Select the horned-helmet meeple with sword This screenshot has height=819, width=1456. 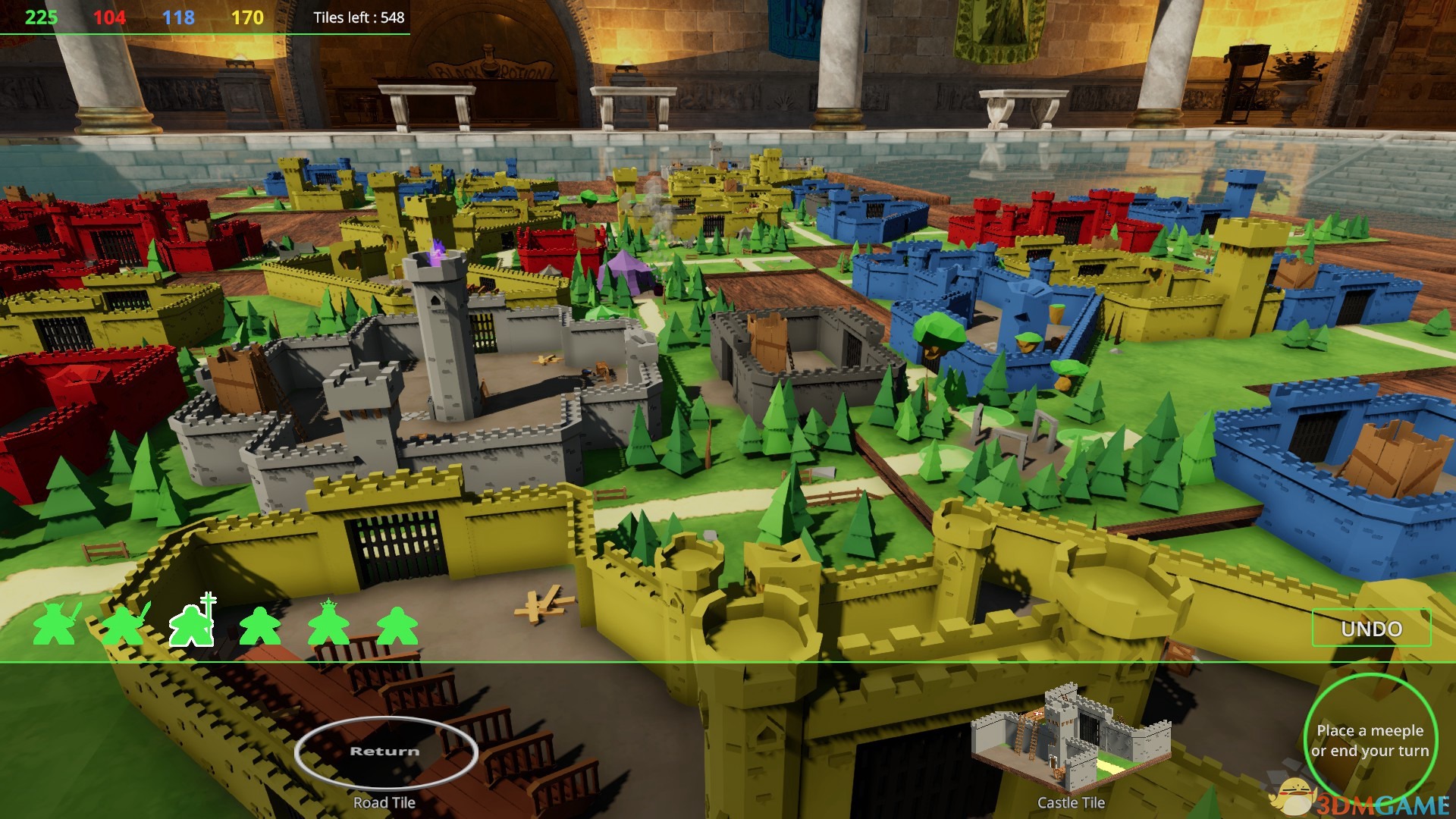pos(55,624)
